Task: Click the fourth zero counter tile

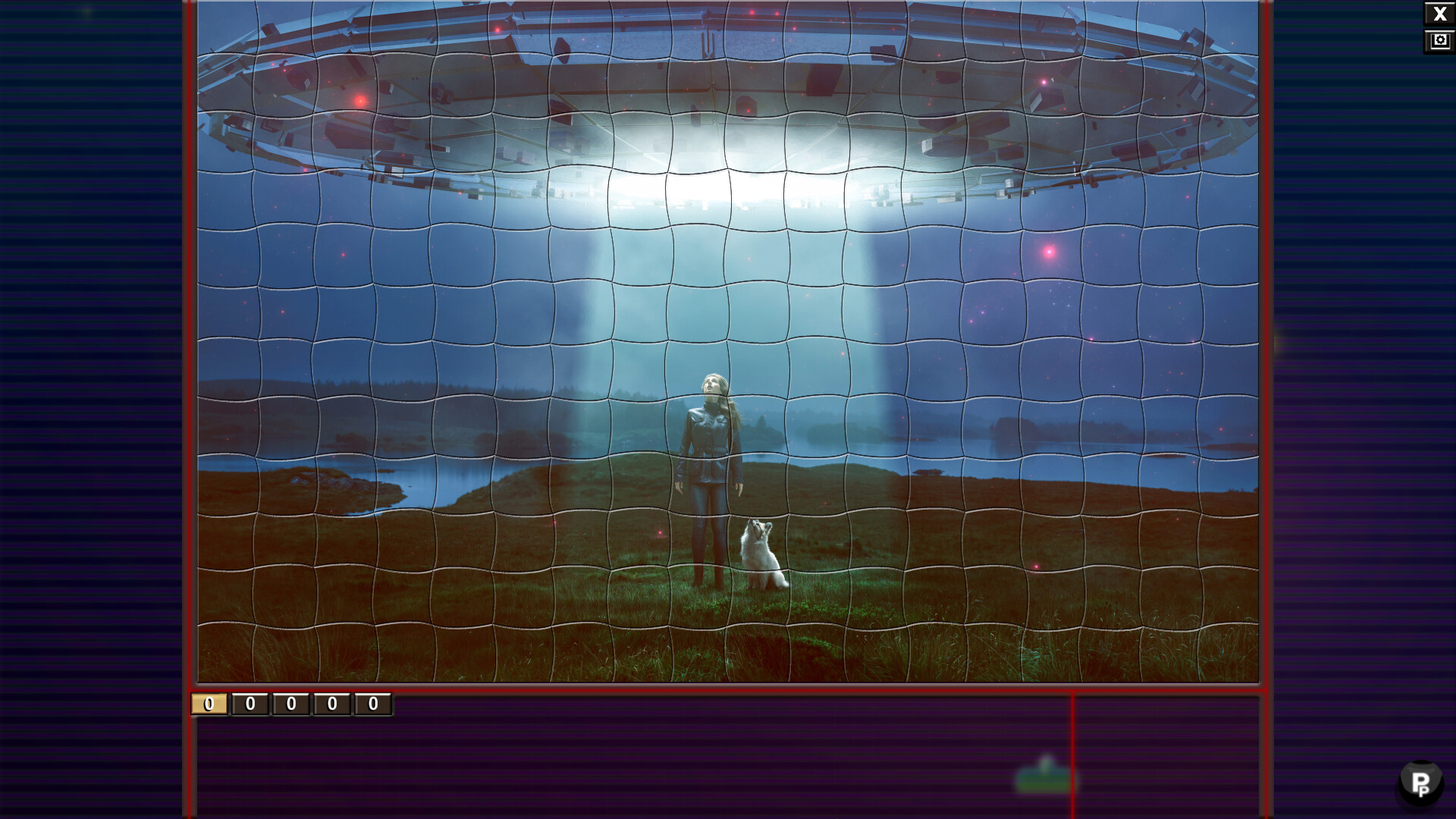Action: [x=330, y=704]
